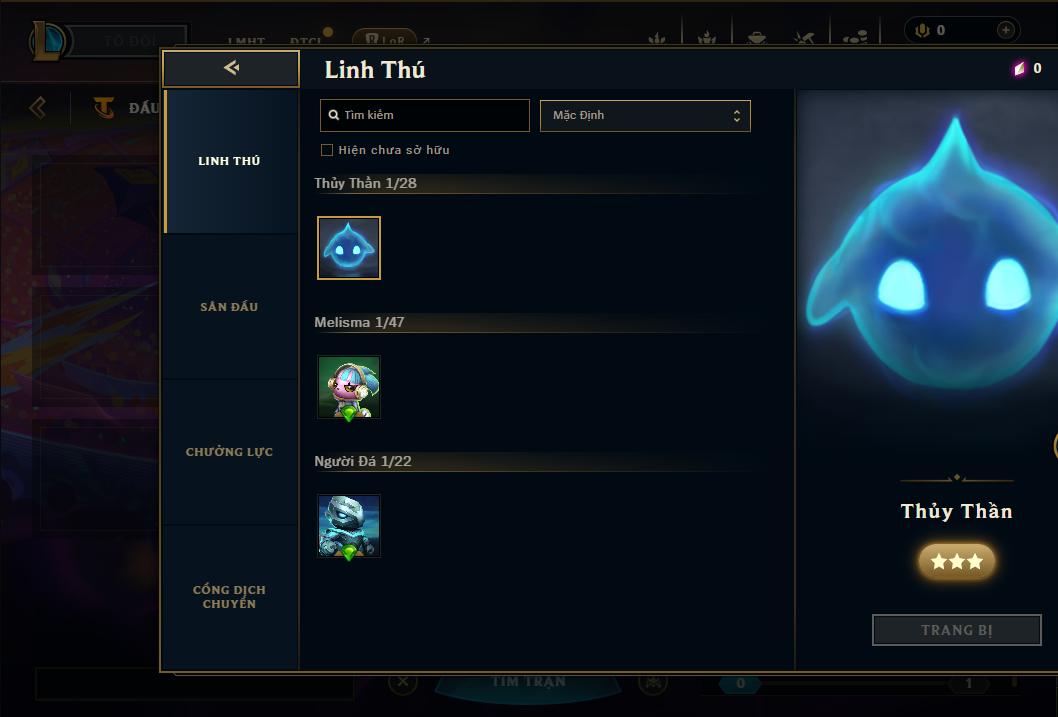Select the Chưởng Lực tab

[229, 452]
